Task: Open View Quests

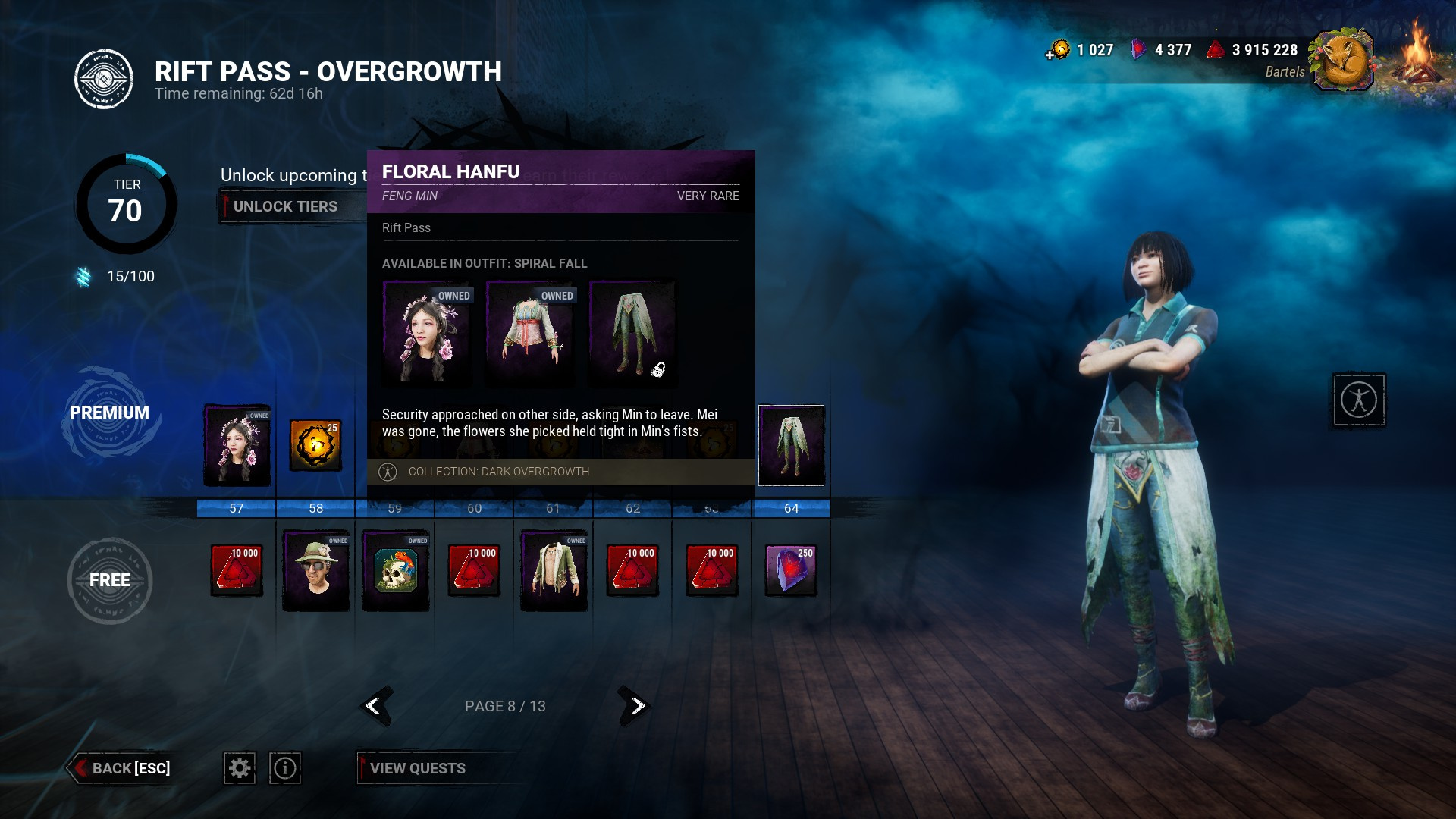Action: [x=417, y=768]
